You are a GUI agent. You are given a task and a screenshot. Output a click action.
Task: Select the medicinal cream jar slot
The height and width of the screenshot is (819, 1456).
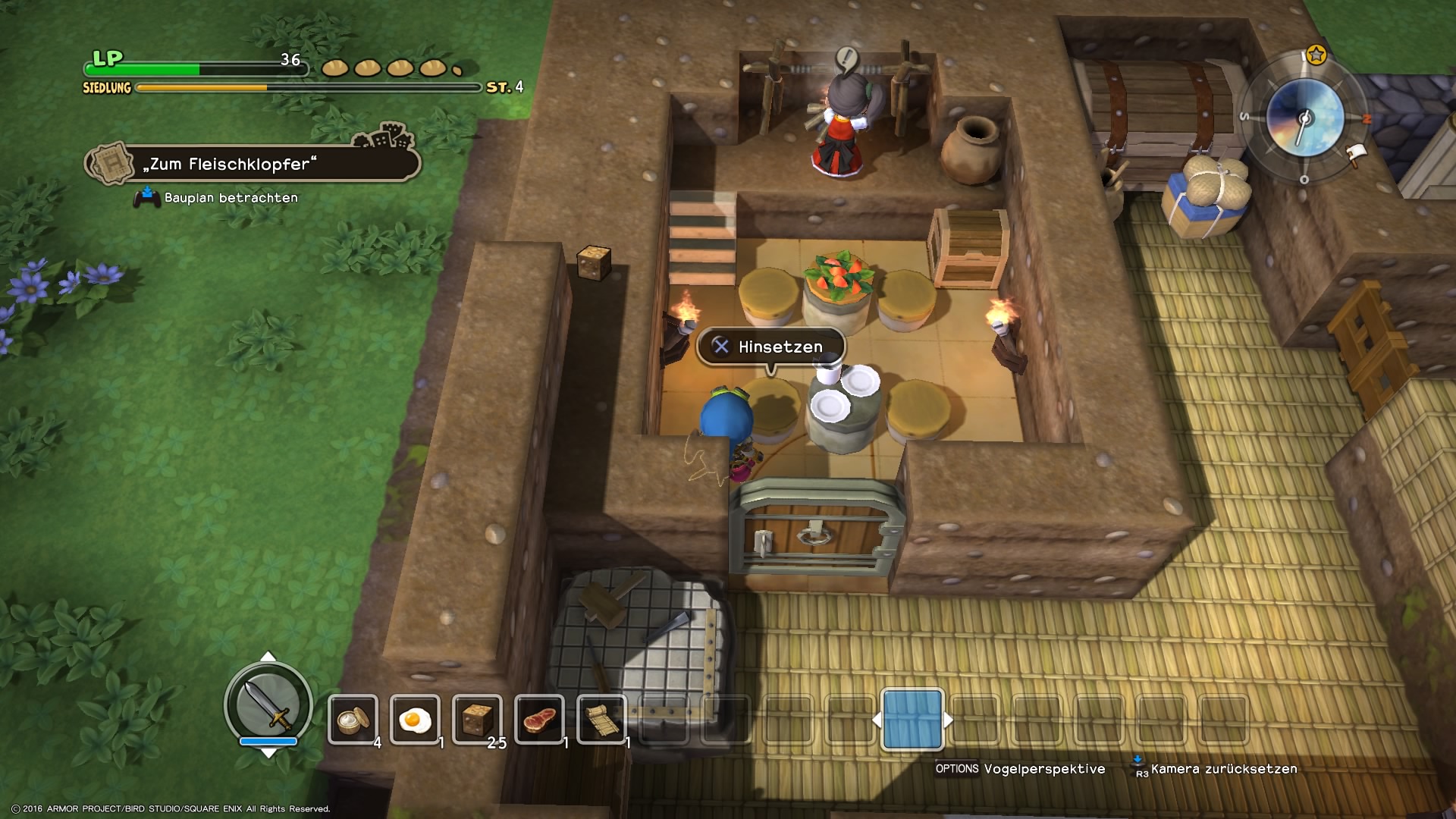(353, 719)
